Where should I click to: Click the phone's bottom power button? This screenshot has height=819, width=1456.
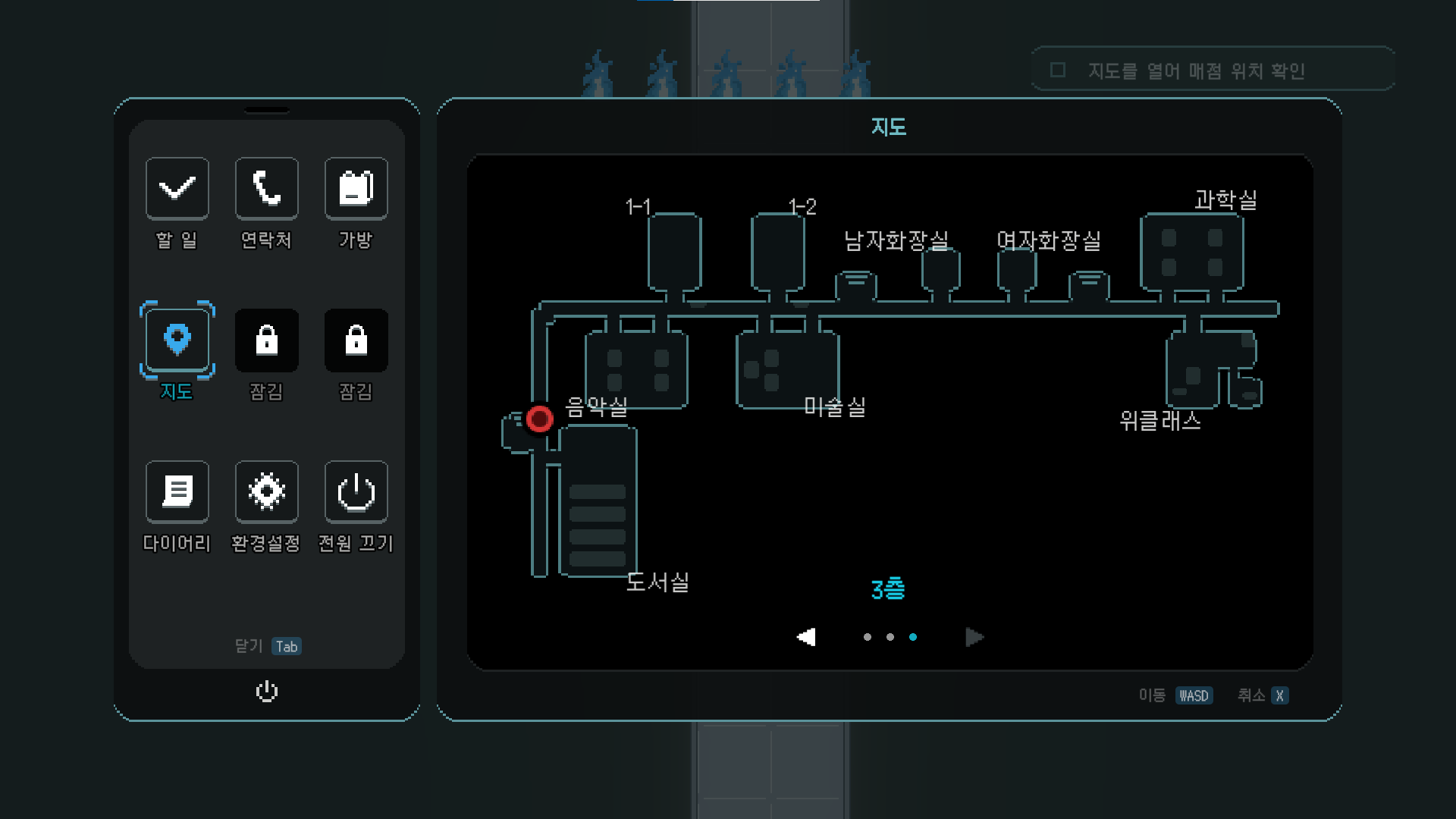267,692
